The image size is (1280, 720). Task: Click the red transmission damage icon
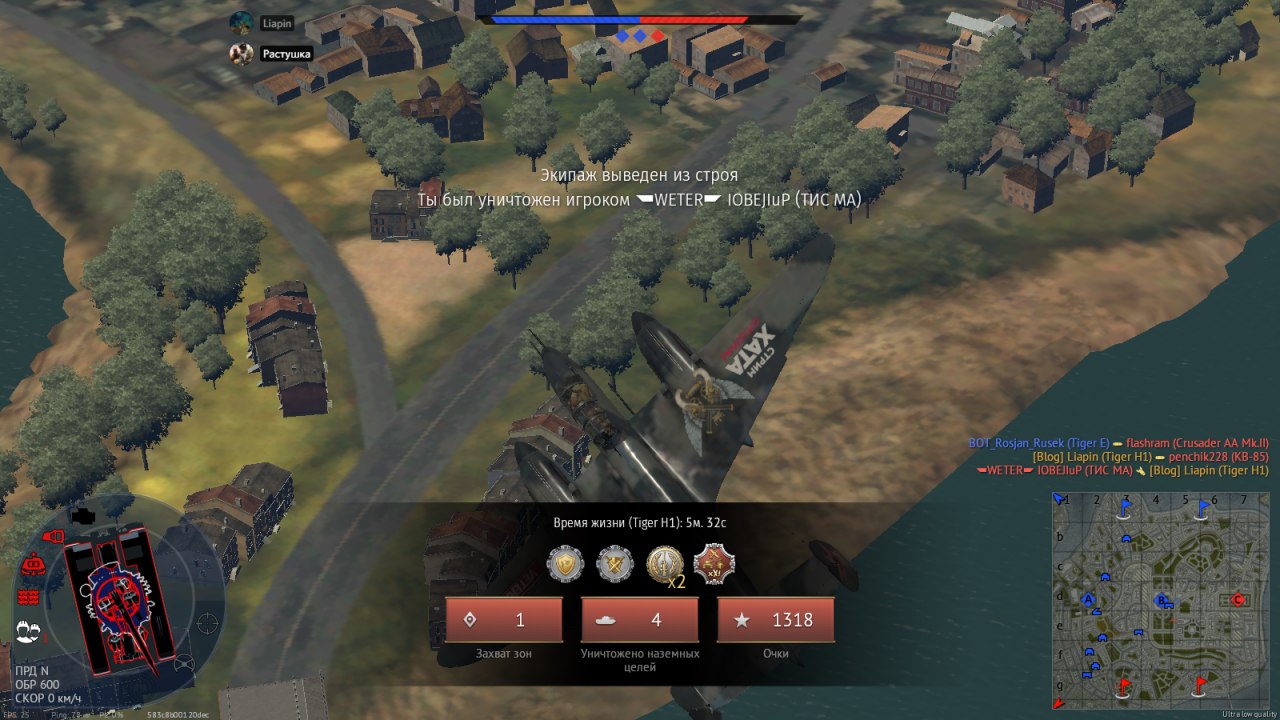pyautogui.click(x=28, y=597)
